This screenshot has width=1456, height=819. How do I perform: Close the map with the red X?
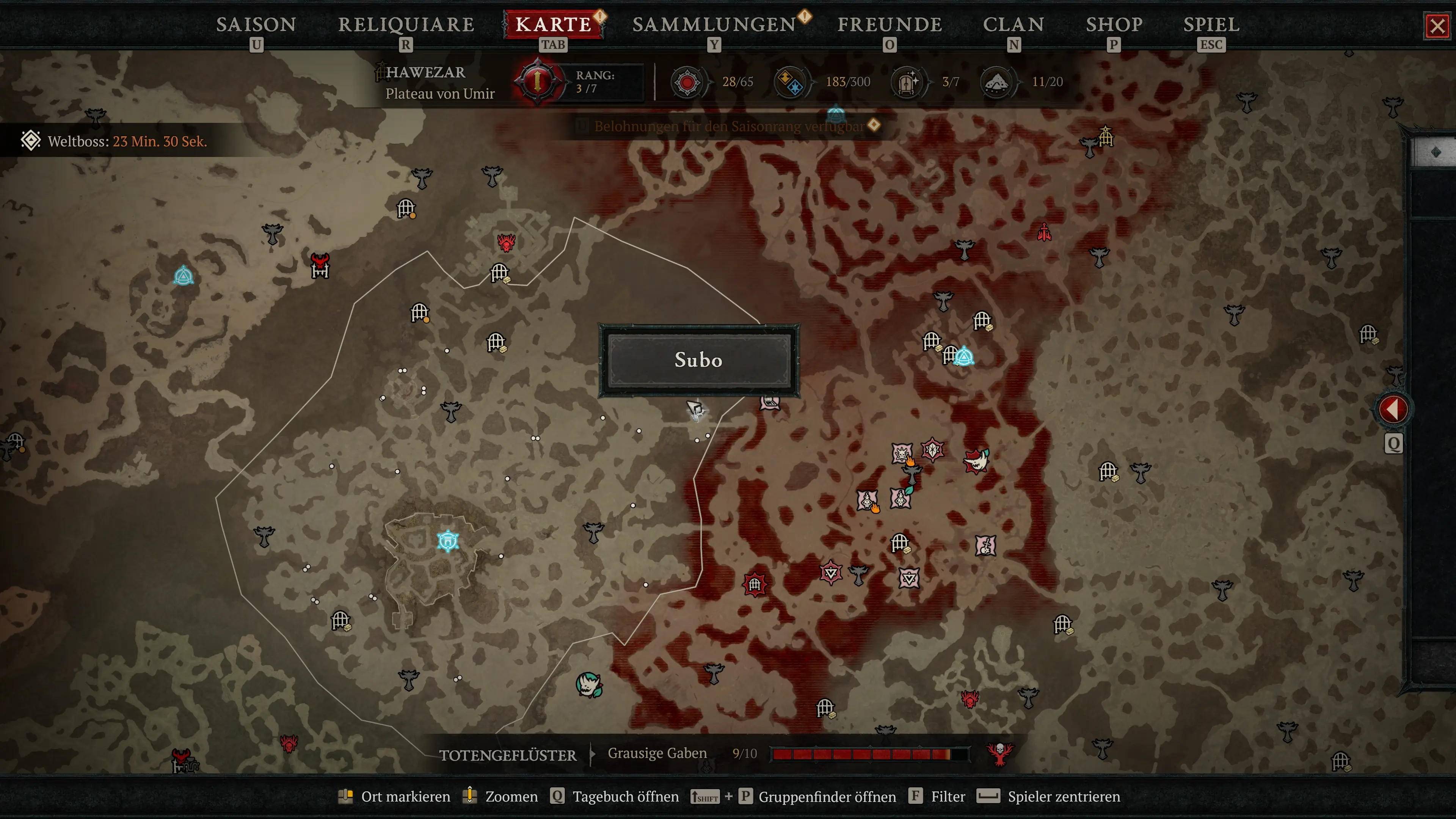tap(1437, 26)
